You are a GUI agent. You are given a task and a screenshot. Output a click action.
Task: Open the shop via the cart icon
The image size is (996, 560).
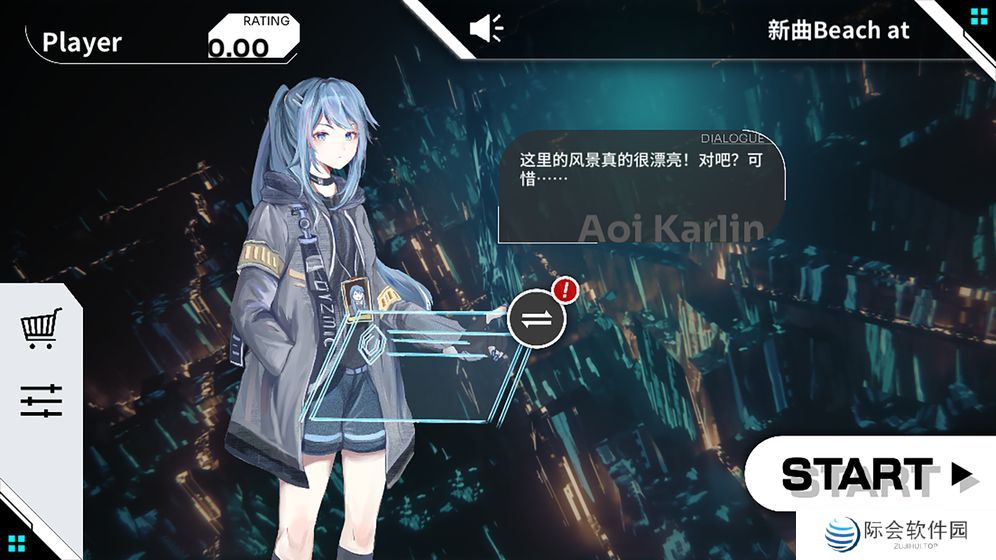click(41, 328)
